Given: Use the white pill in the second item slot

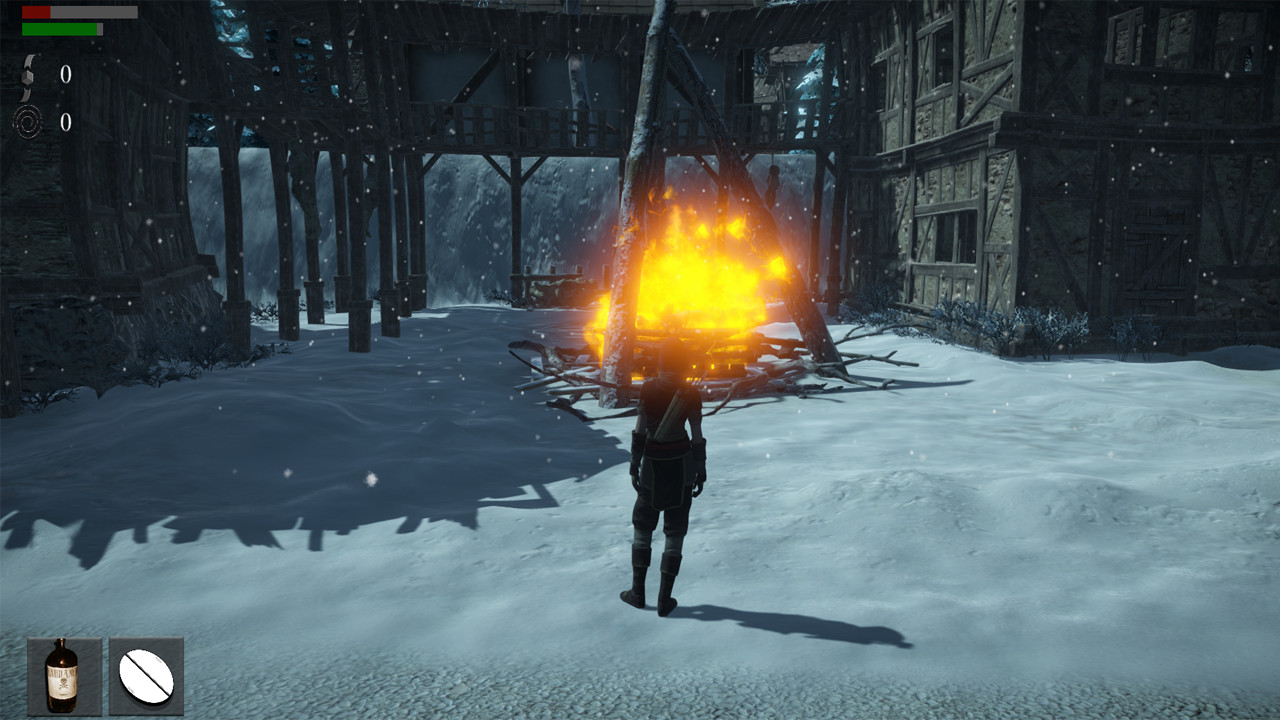Looking at the screenshot, I should [144, 675].
